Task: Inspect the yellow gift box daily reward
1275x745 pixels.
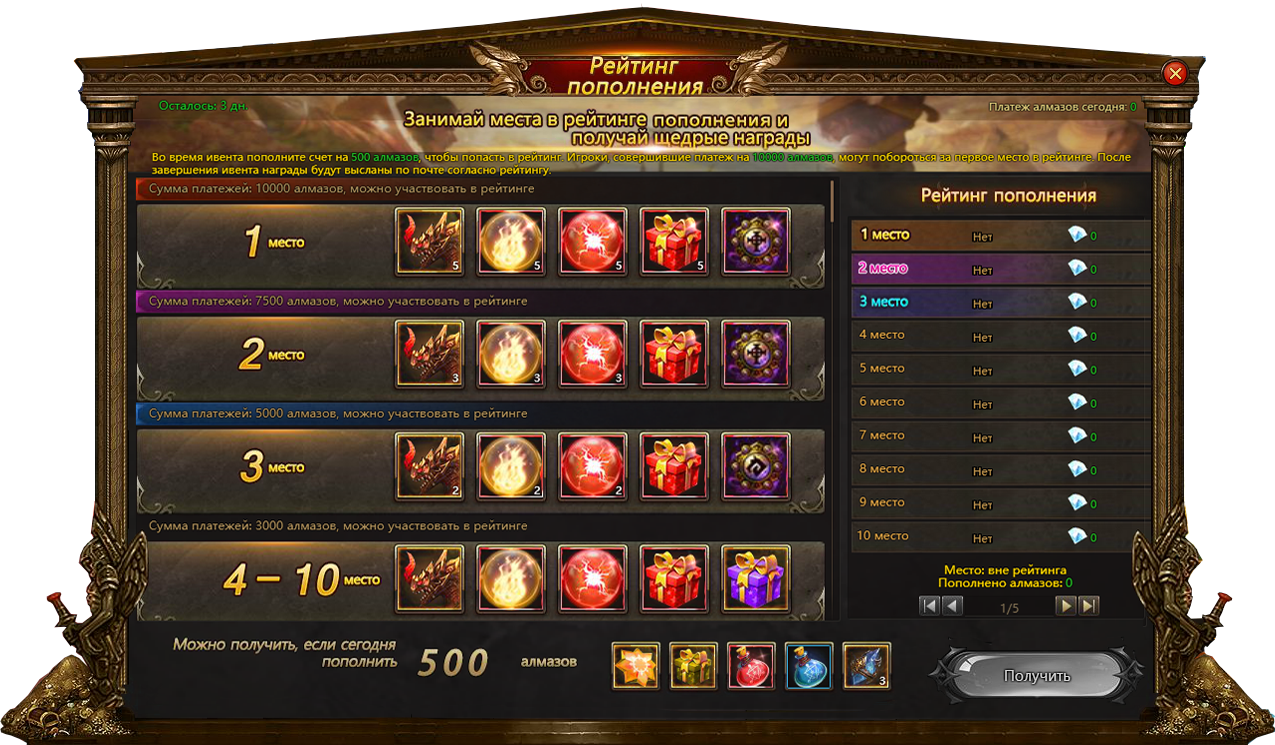Action: pos(693,666)
